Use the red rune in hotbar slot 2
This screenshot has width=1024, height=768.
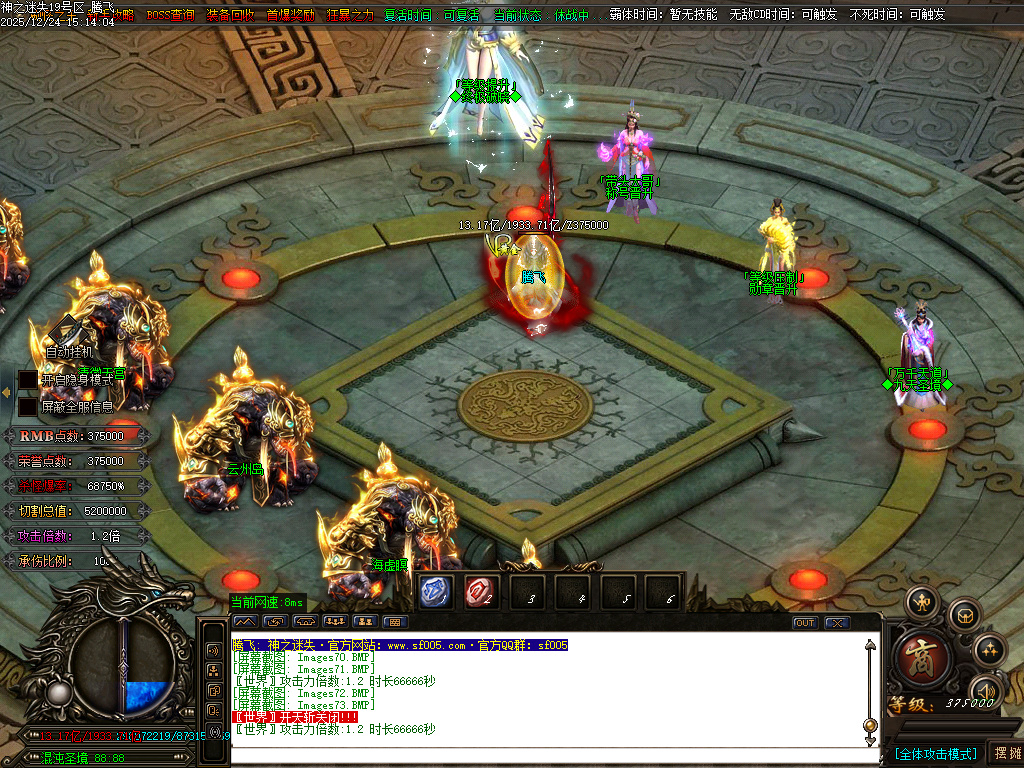(479, 590)
